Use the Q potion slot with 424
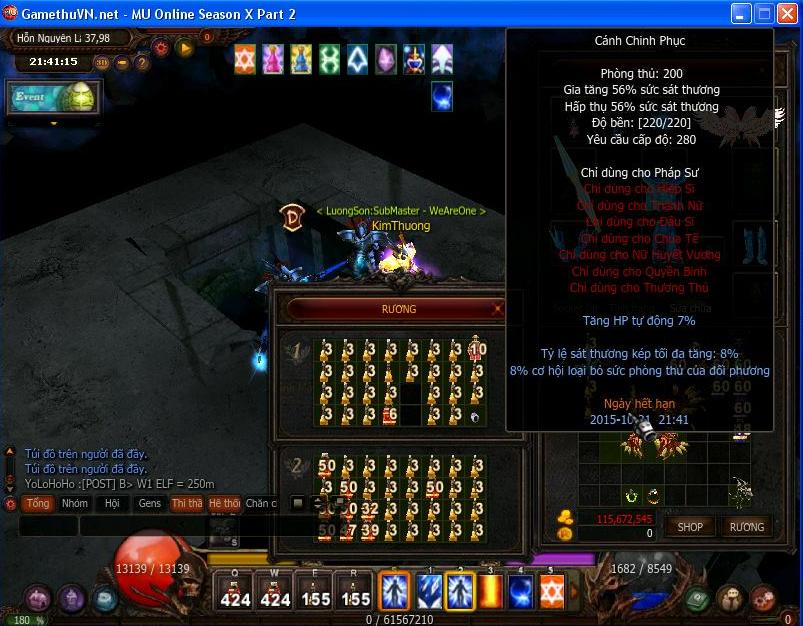This screenshot has width=803, height=626. tap(235, 590)
